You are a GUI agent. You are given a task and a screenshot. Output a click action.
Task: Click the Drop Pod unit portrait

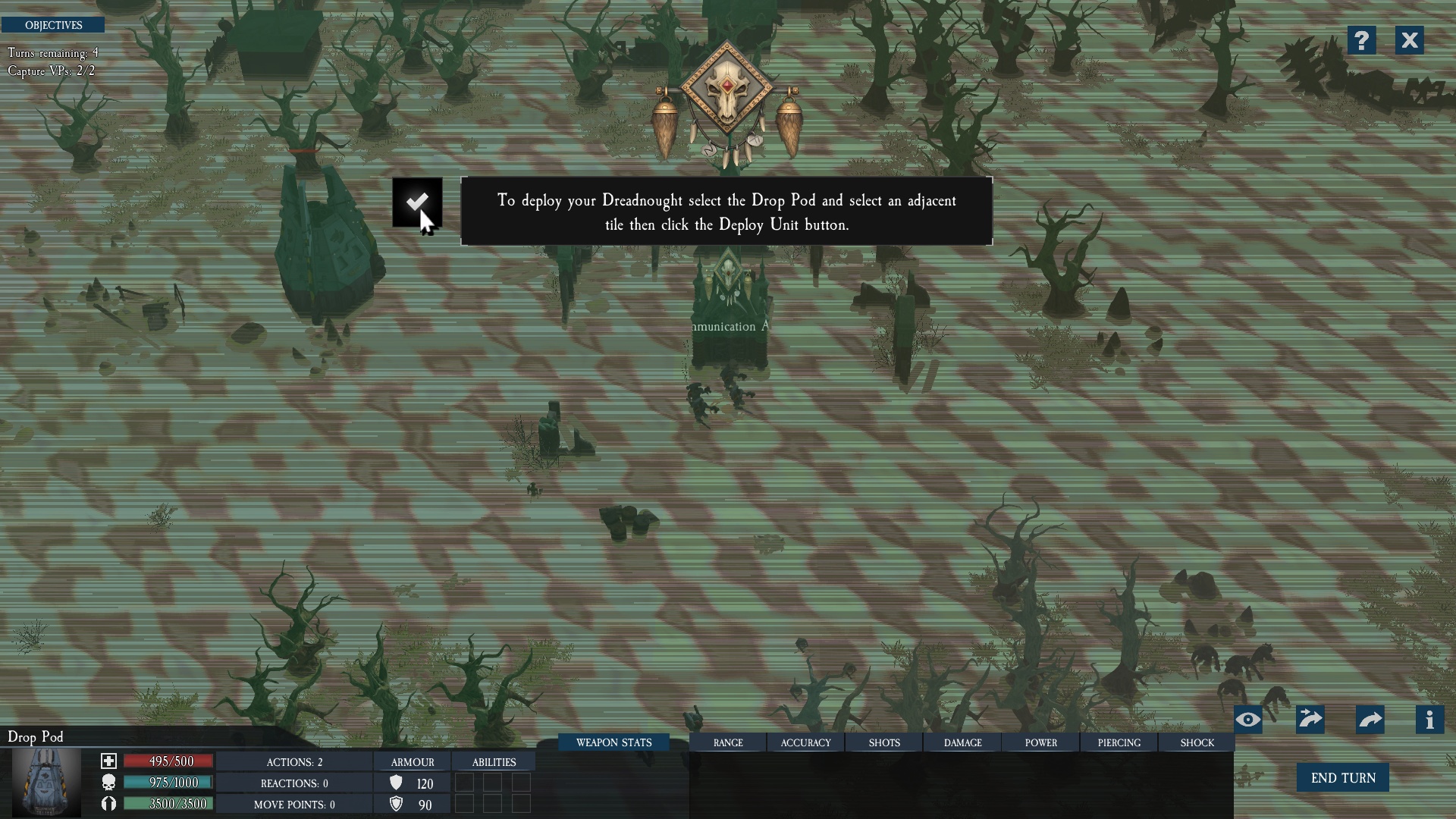(x=46, y=782)
